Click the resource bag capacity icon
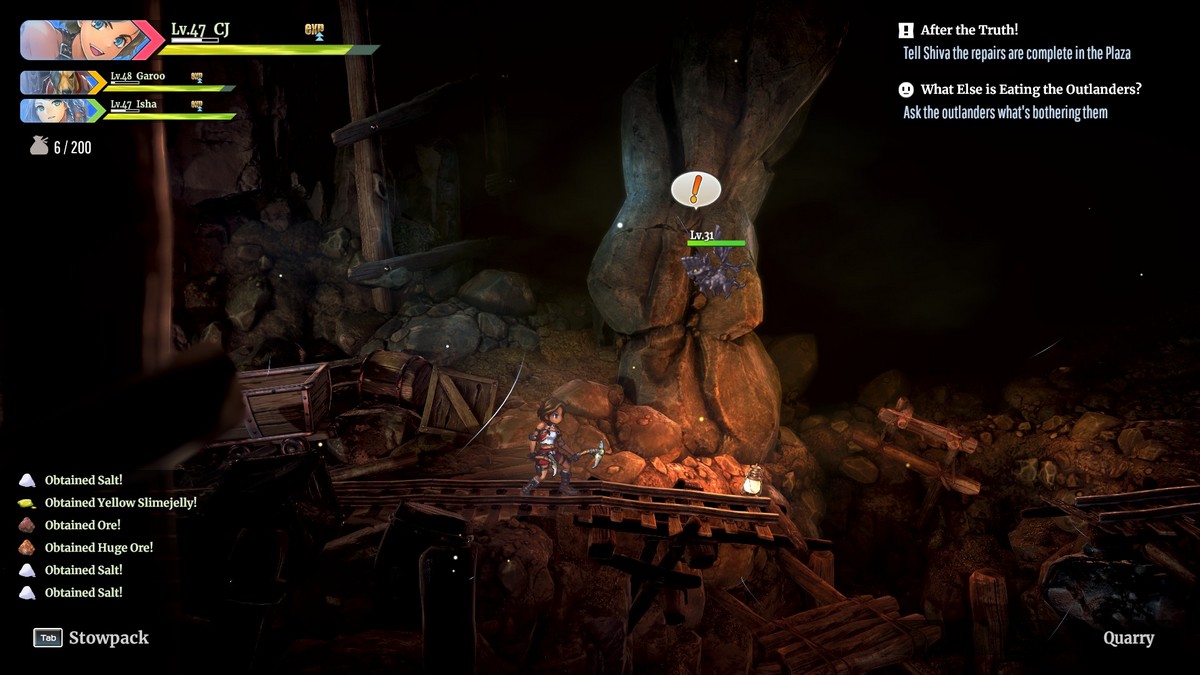This screenshot has height=675, width=1200. (x=39, y=147)
